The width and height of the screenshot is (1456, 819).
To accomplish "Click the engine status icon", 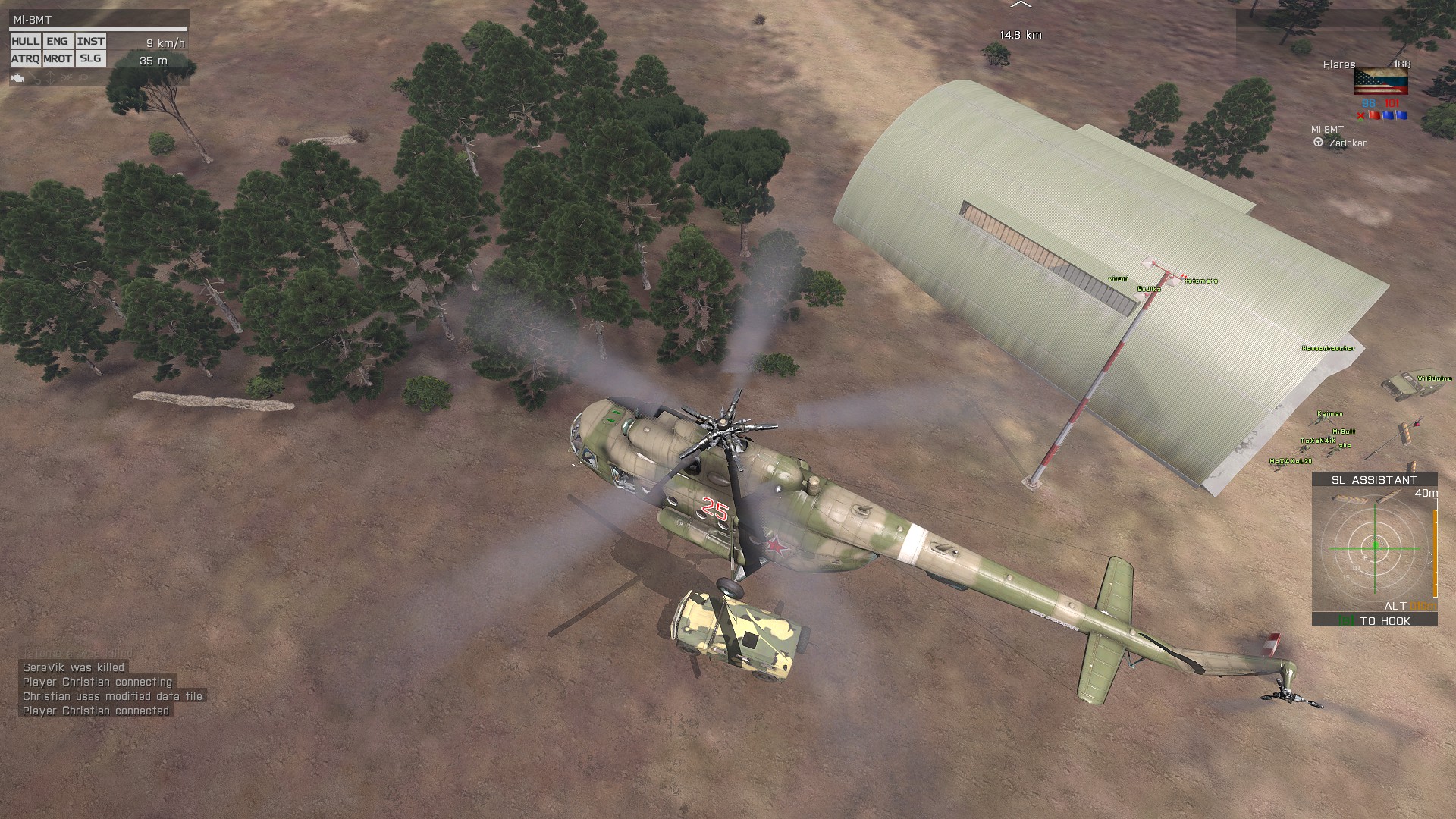I will (18, 77).
